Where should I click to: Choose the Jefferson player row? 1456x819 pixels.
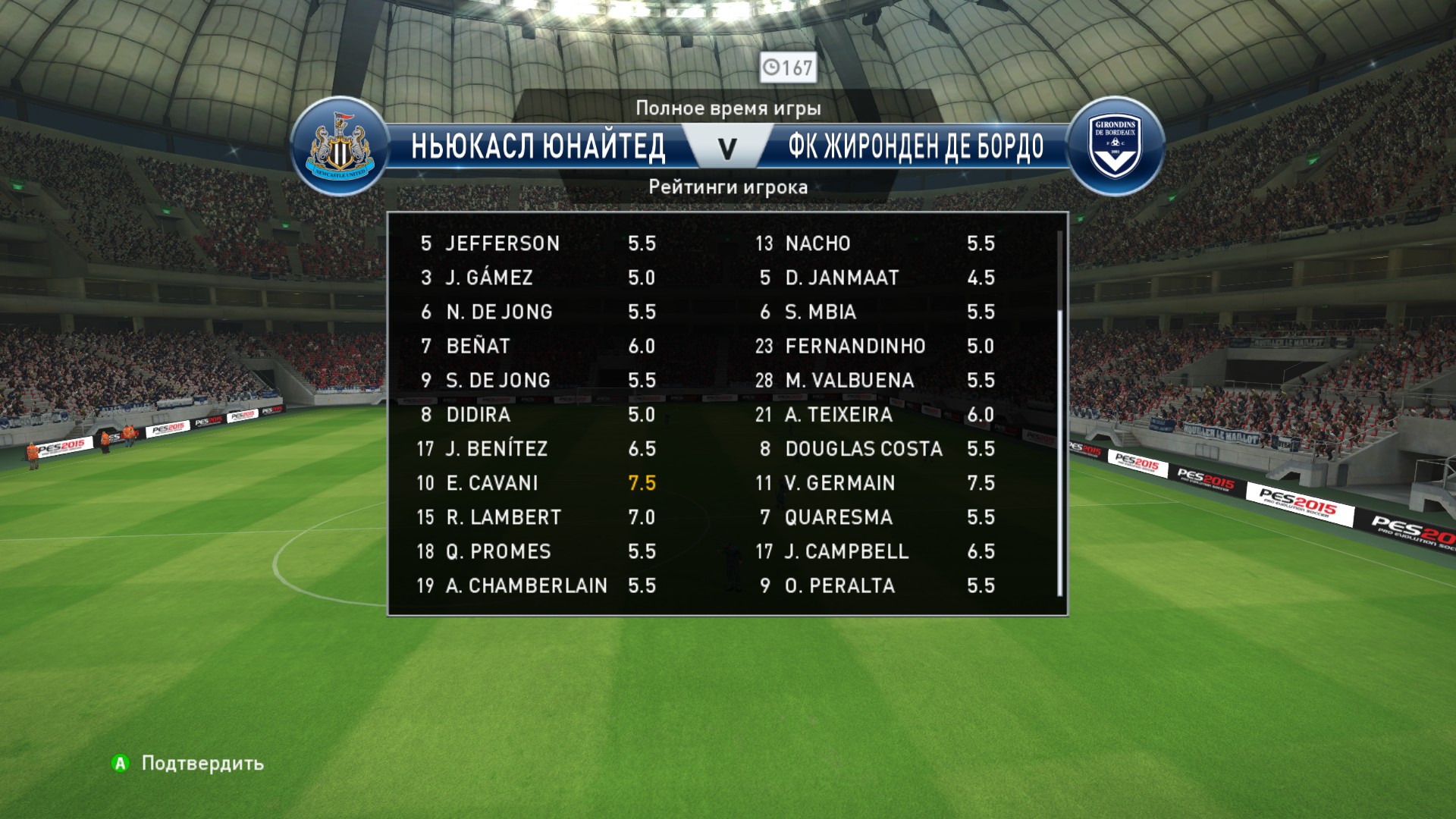coord(535,243)
